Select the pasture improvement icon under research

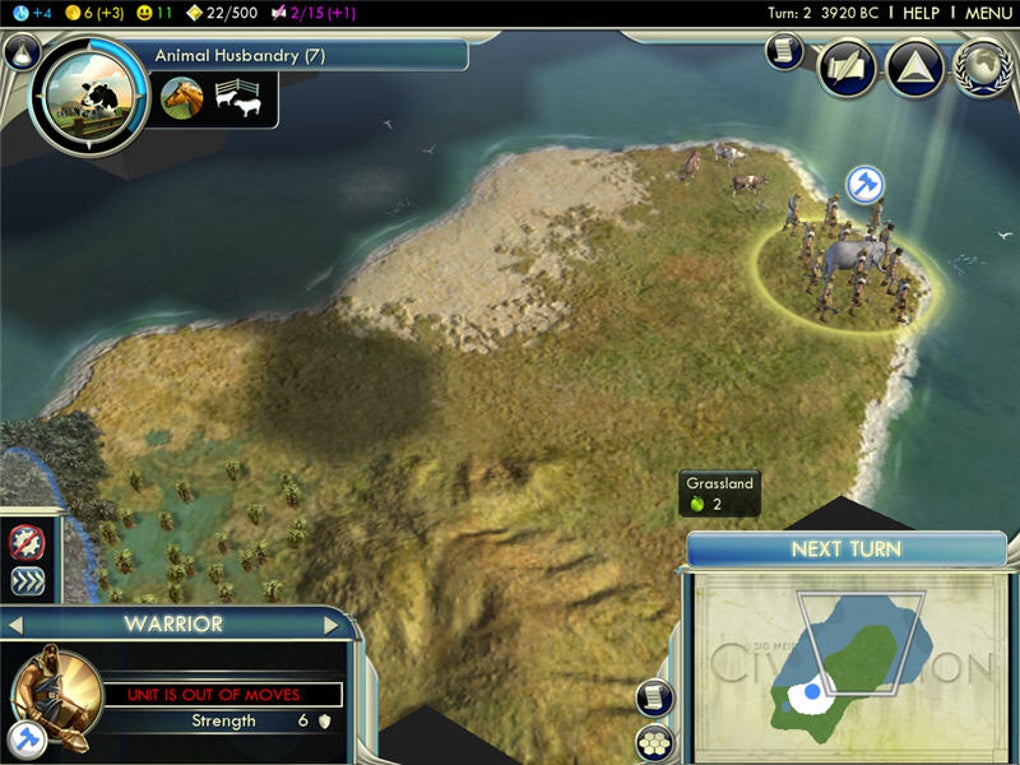click(238, 99)
